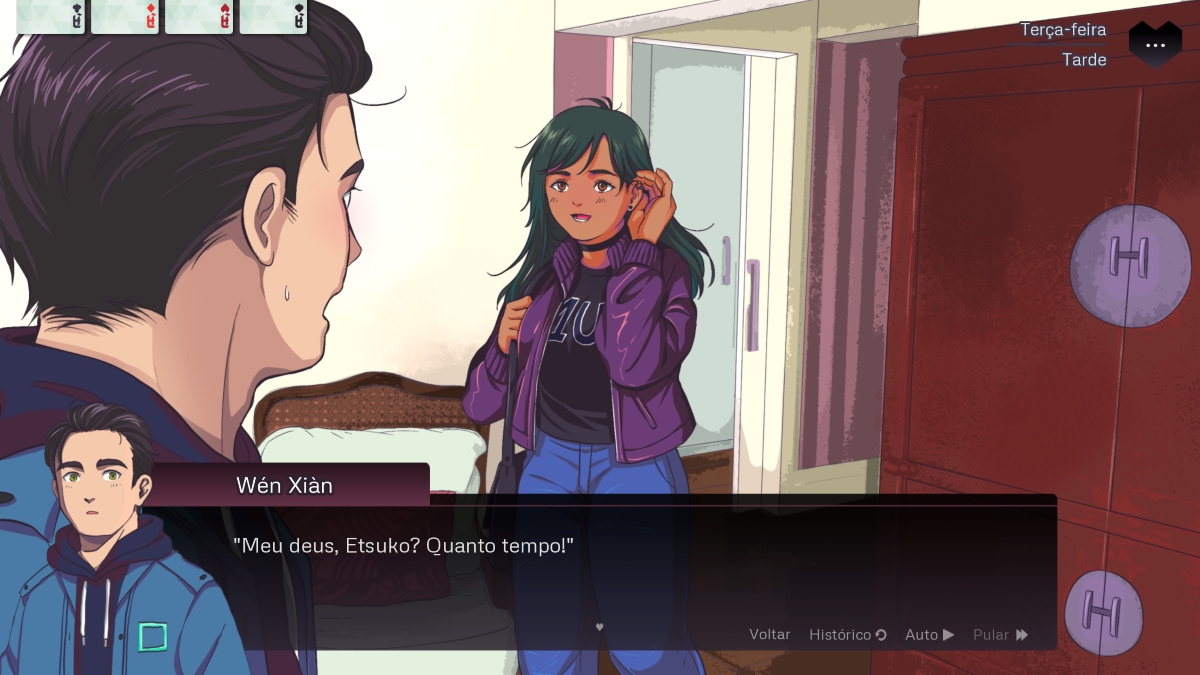Open the heart-shaped menu button
The width and height of the screenshot is (1200, 675).
click(x=1155, y=45)
